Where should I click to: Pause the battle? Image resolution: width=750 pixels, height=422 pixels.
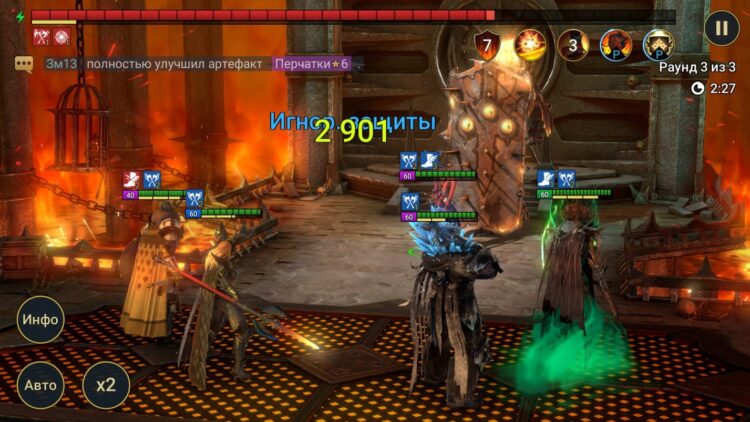(721, 28)
